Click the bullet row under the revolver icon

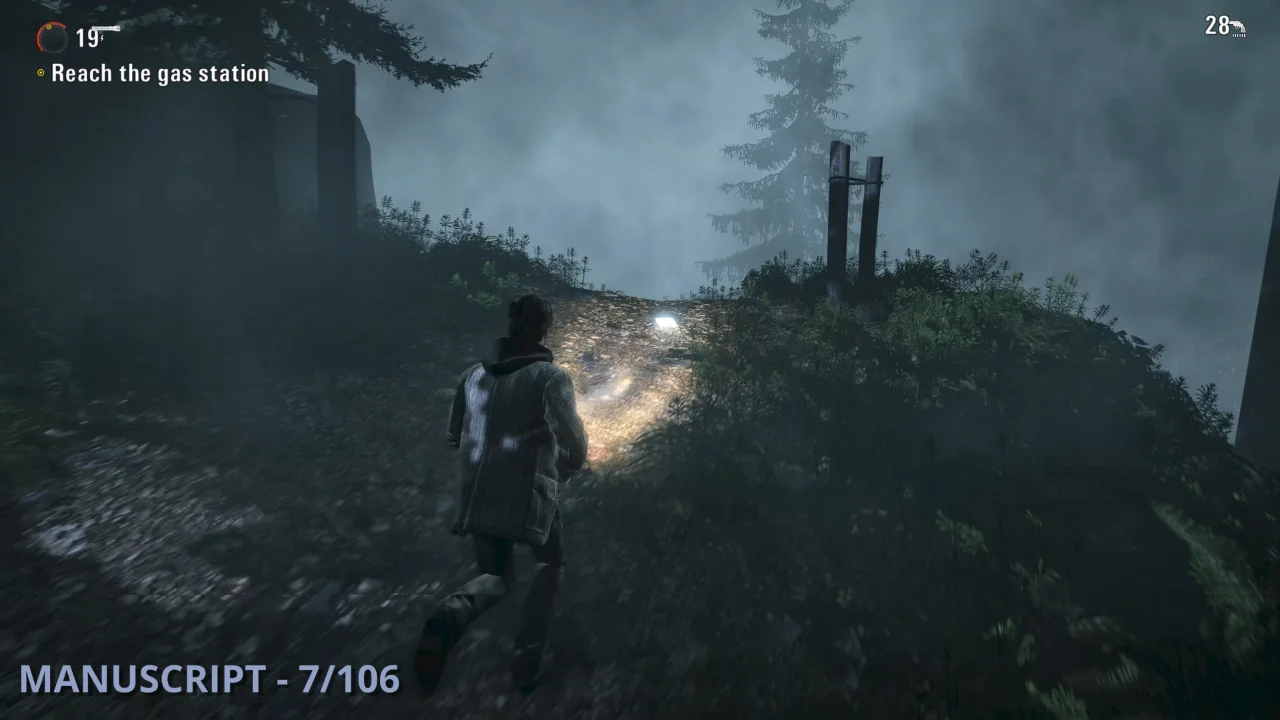click(x=1237, y=36)
